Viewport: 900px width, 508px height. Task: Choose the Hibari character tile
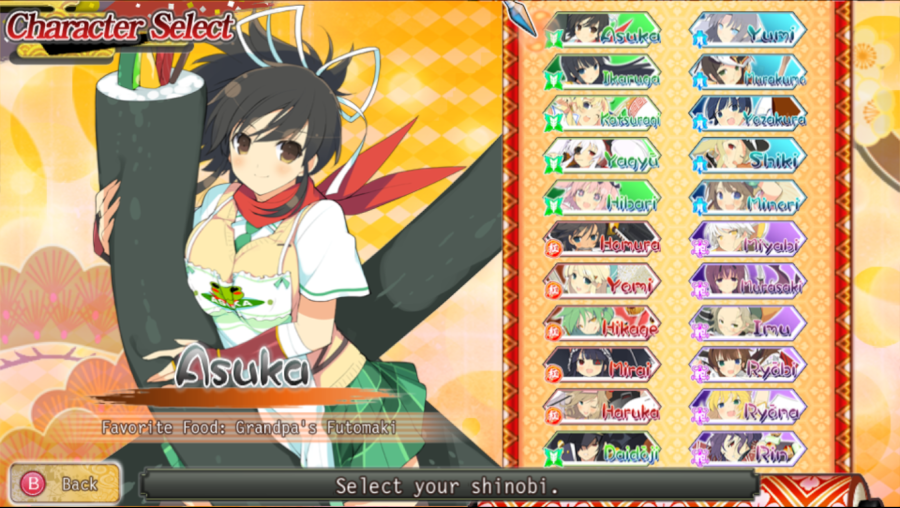click(603, 199)
